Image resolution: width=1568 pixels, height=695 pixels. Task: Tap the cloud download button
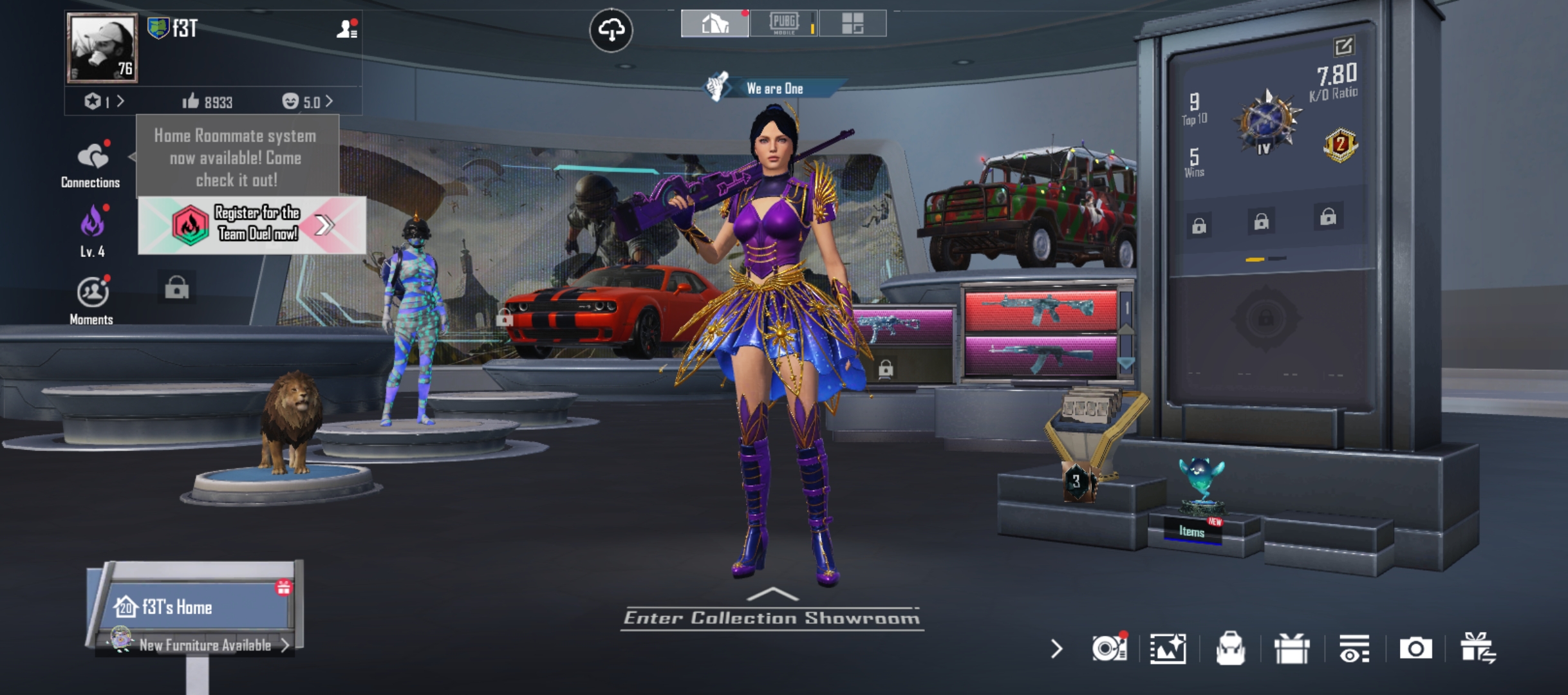(611, 30)
